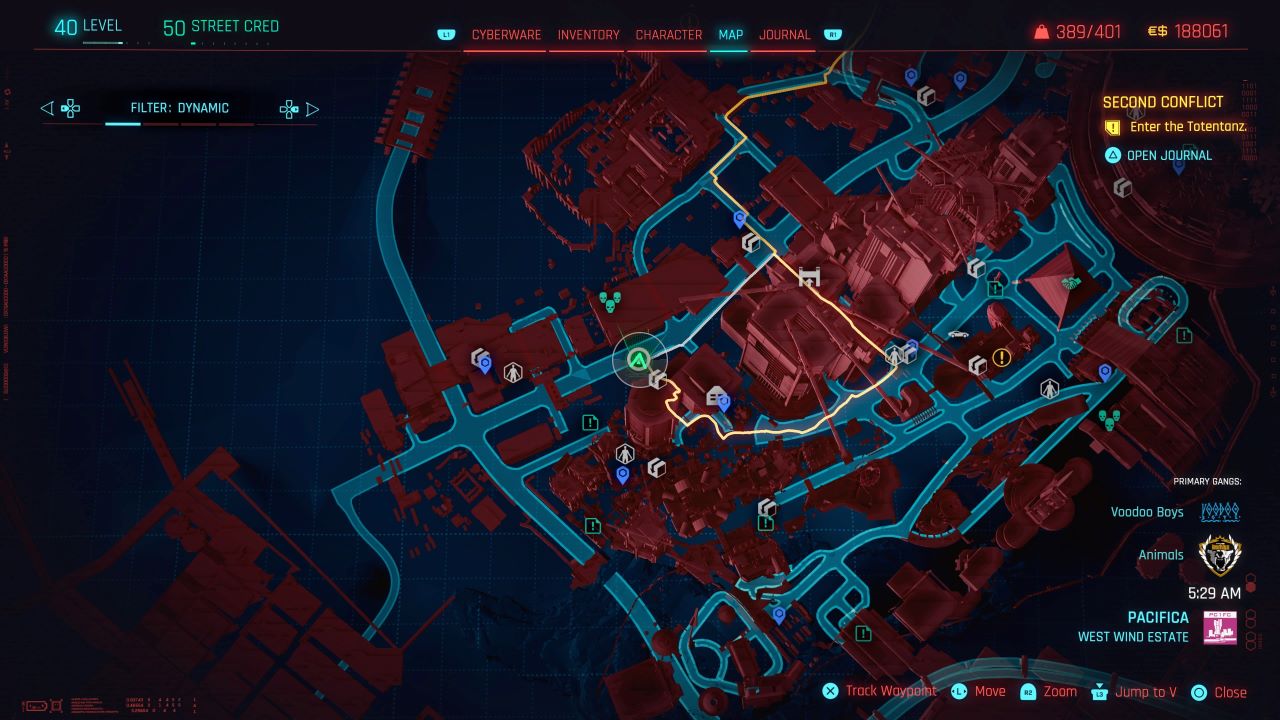
Task: Switch to the JOURNAL tab
Action: (785, 34)
